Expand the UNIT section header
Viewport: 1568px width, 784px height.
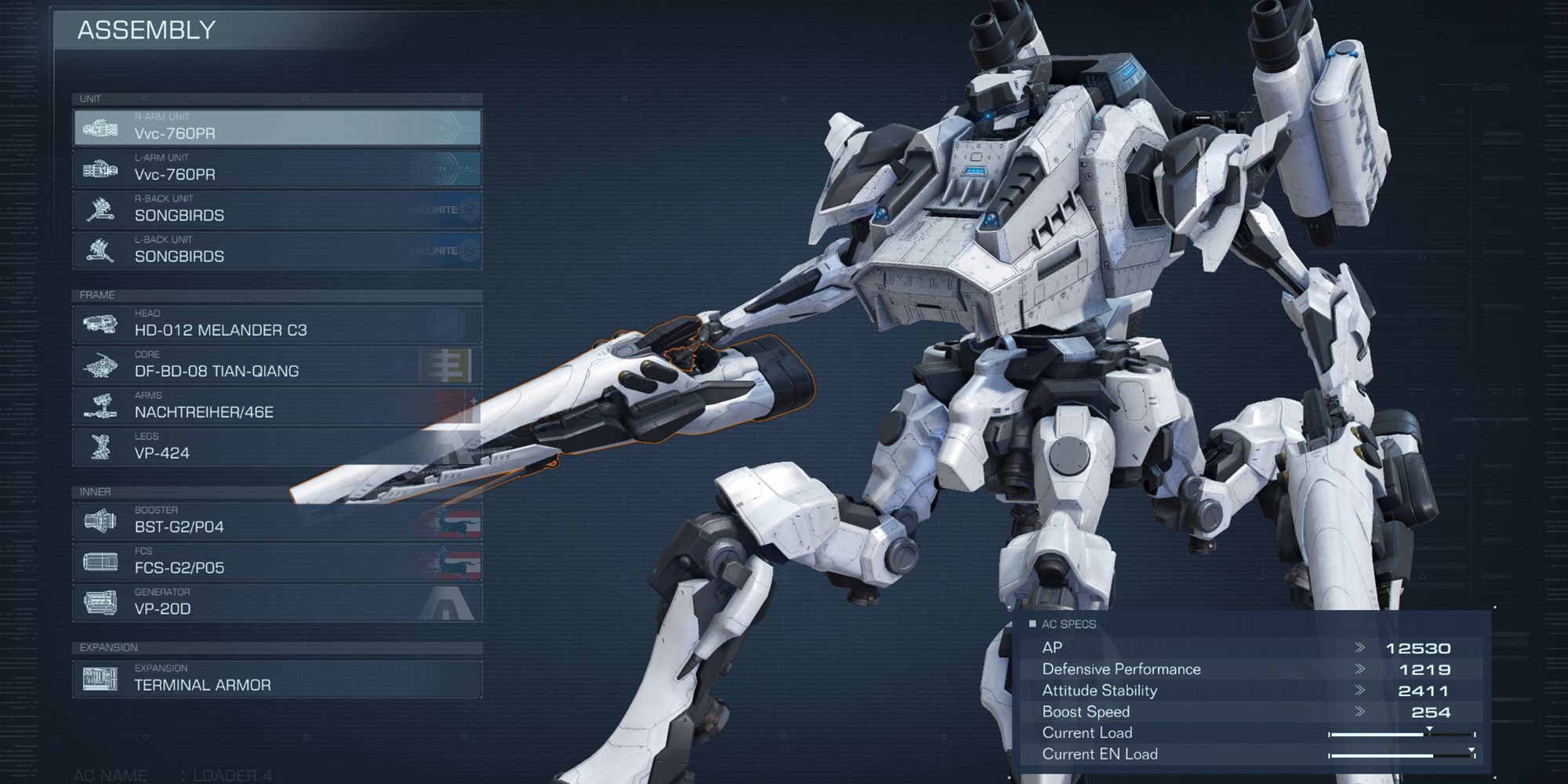(x=90, y=100)
